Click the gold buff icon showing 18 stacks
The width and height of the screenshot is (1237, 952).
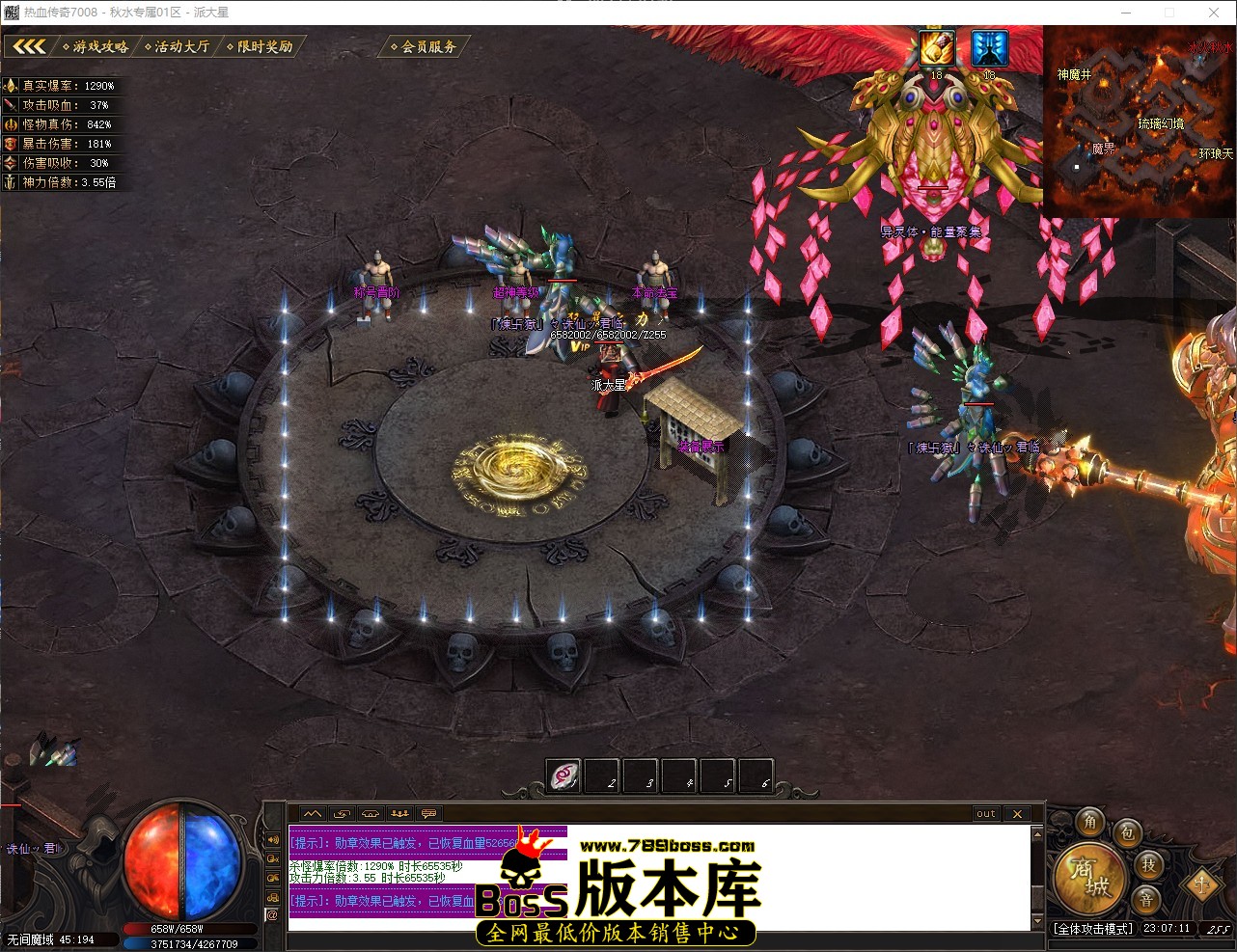click(935, 45)
